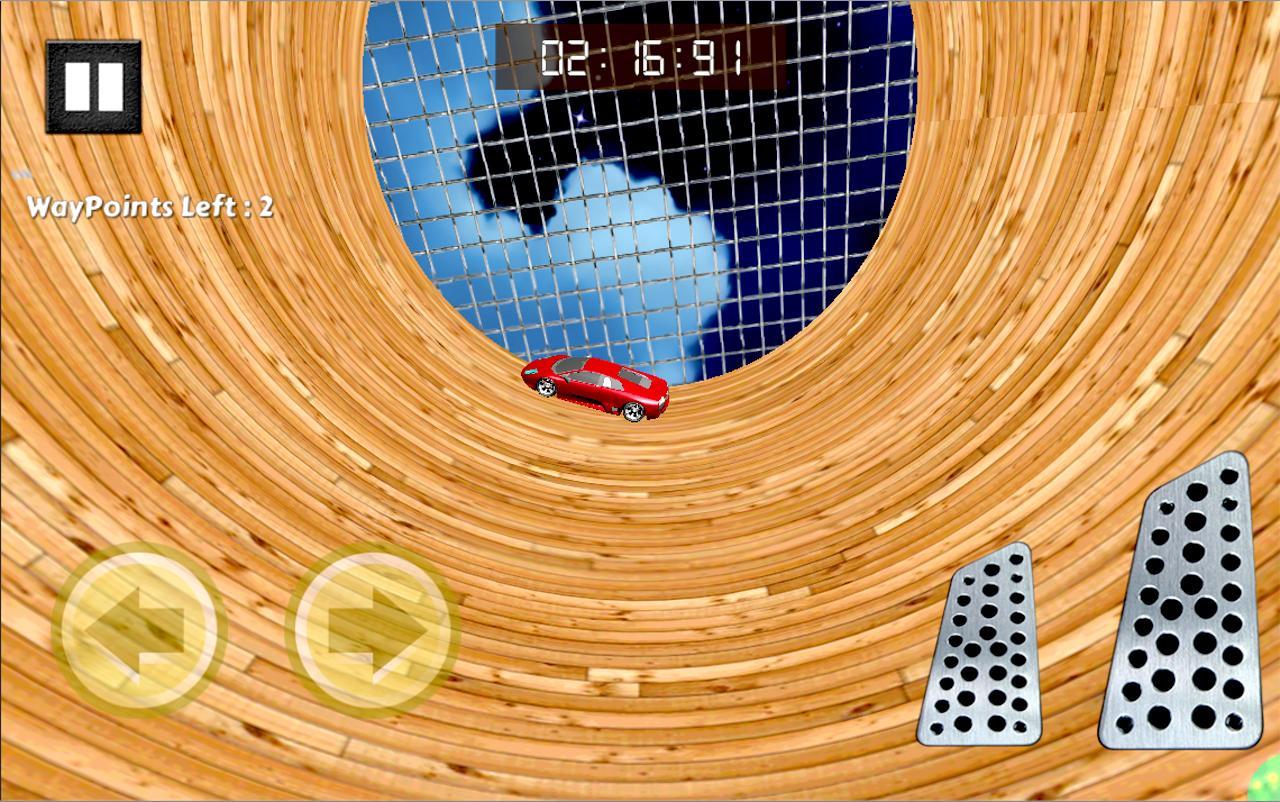Toggle game pause with the pause control
The width and height of the screenshot is (1280, 802).
click(93, 85)
